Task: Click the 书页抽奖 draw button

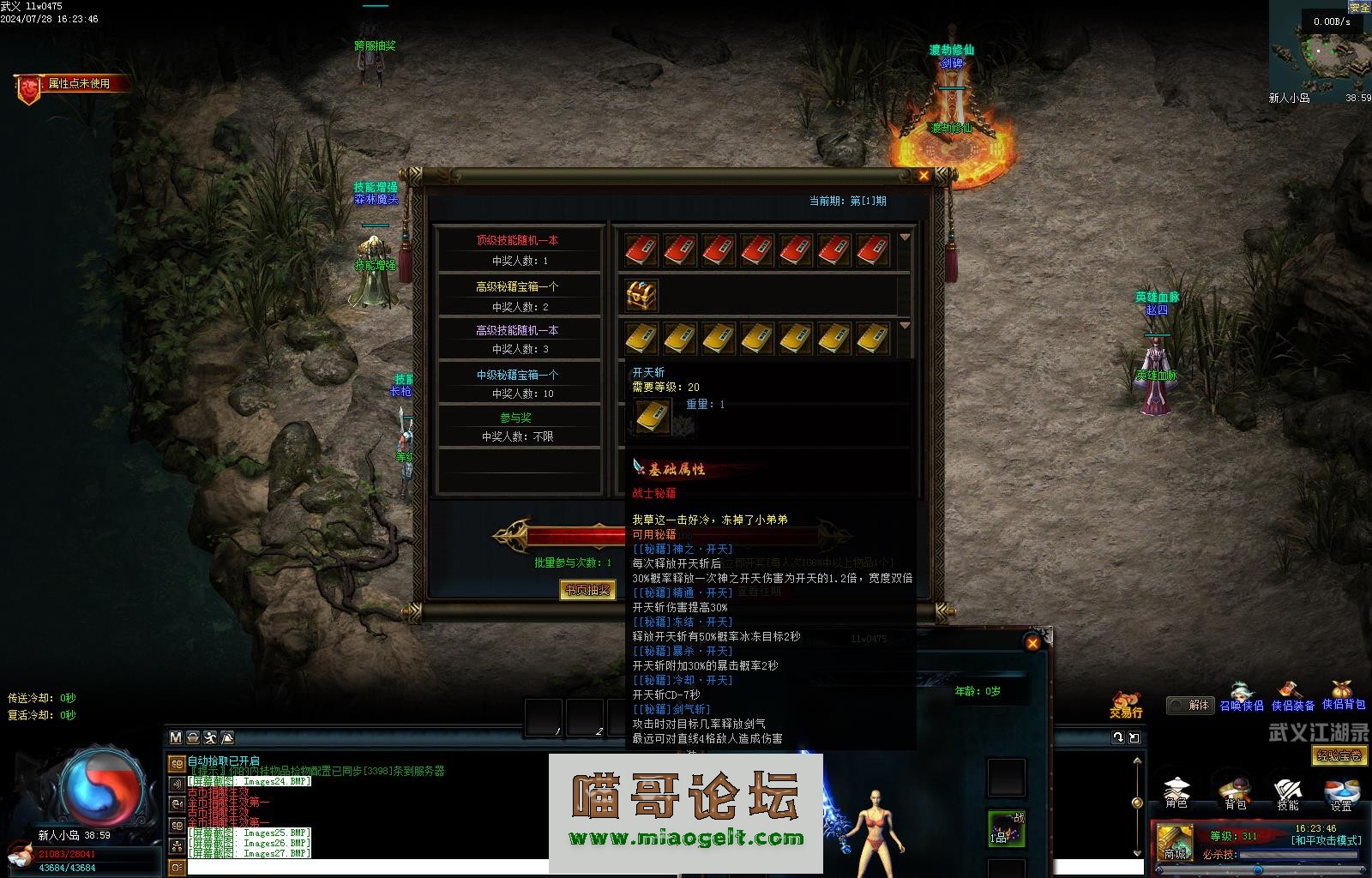Action: pyautogui.click(x=587, y=590)
